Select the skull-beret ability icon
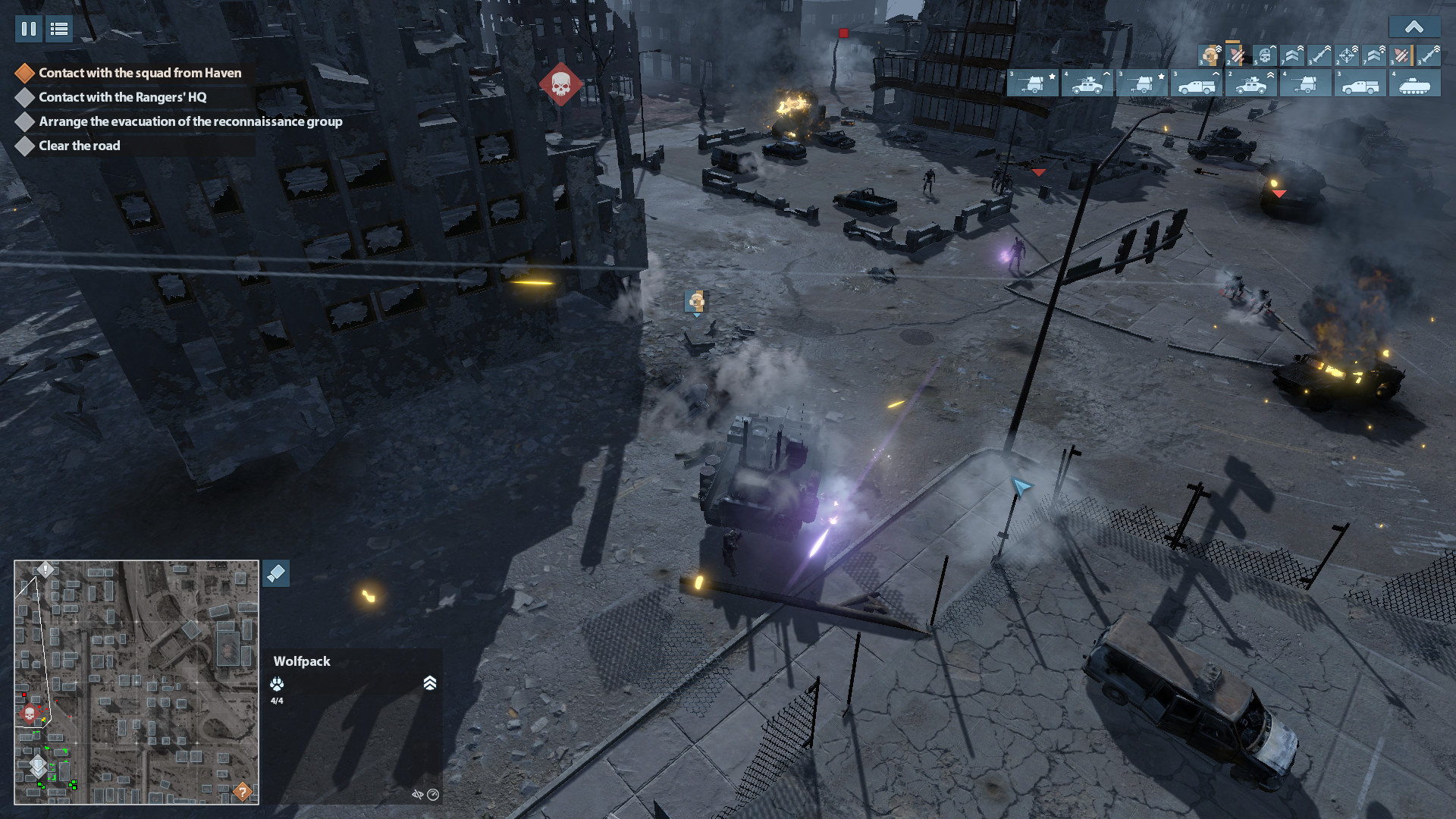 1265,55
